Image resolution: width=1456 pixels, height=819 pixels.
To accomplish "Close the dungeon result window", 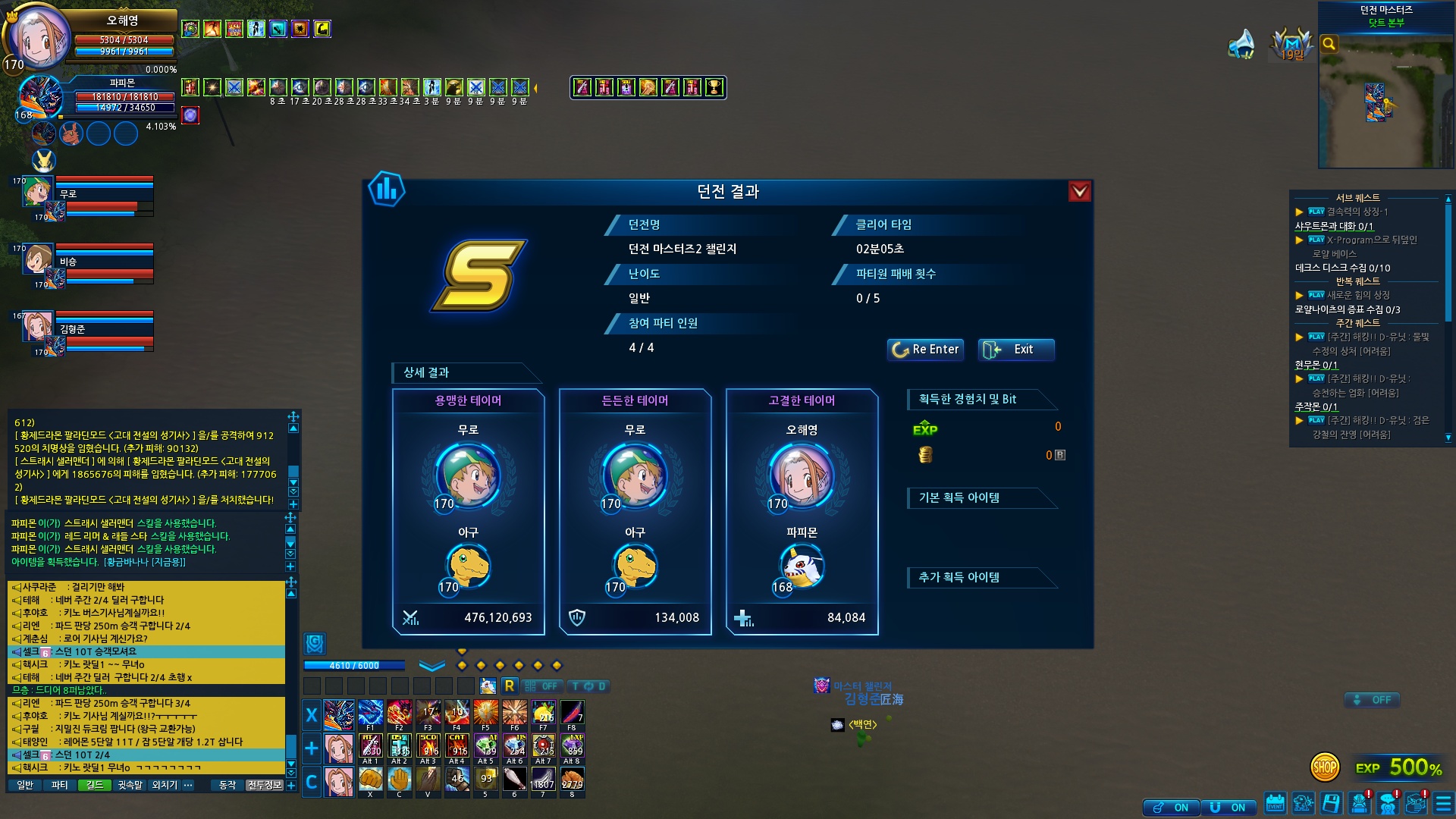I will (x=1079, y=192).
